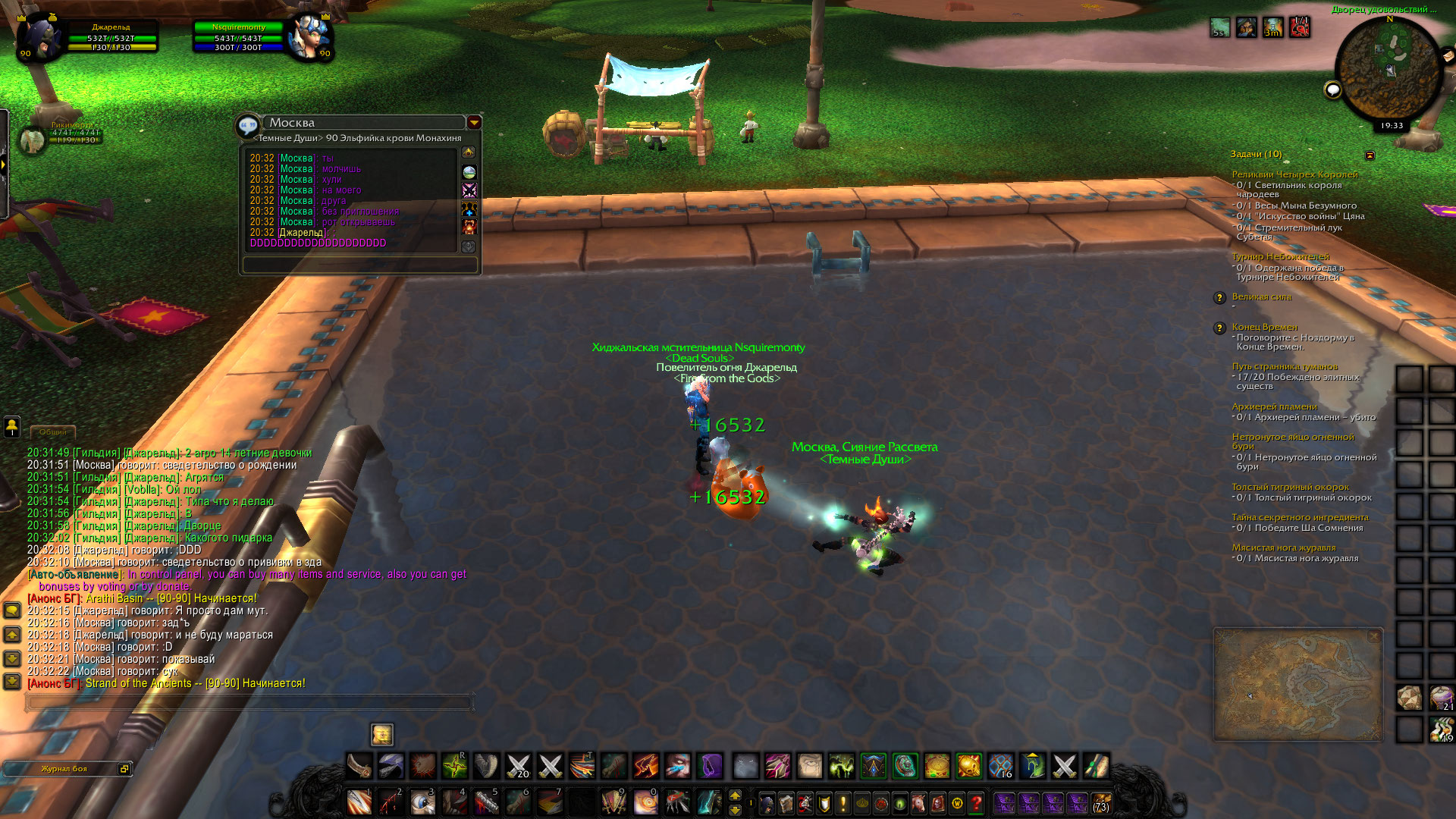1456x819 pixels.
Task: Click the group invite icon in whisper window
Action: point(469,208)
